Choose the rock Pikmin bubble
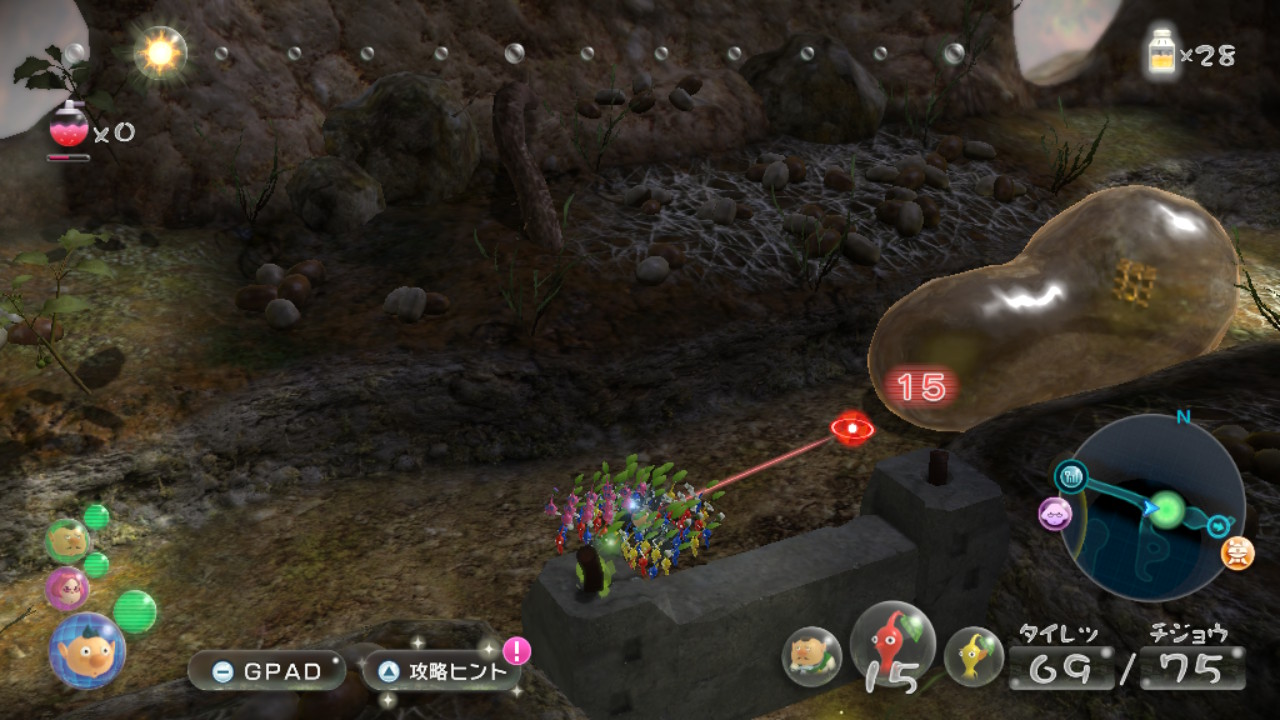Image resolution: width=1280 pixels, height=720 pixels. 811,656
